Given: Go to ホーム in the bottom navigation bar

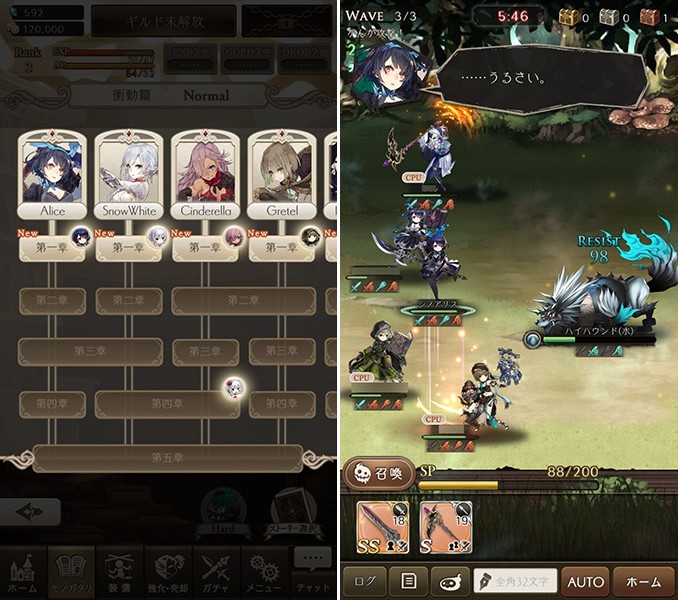Looking at the screenshot, I should point(24,574).
